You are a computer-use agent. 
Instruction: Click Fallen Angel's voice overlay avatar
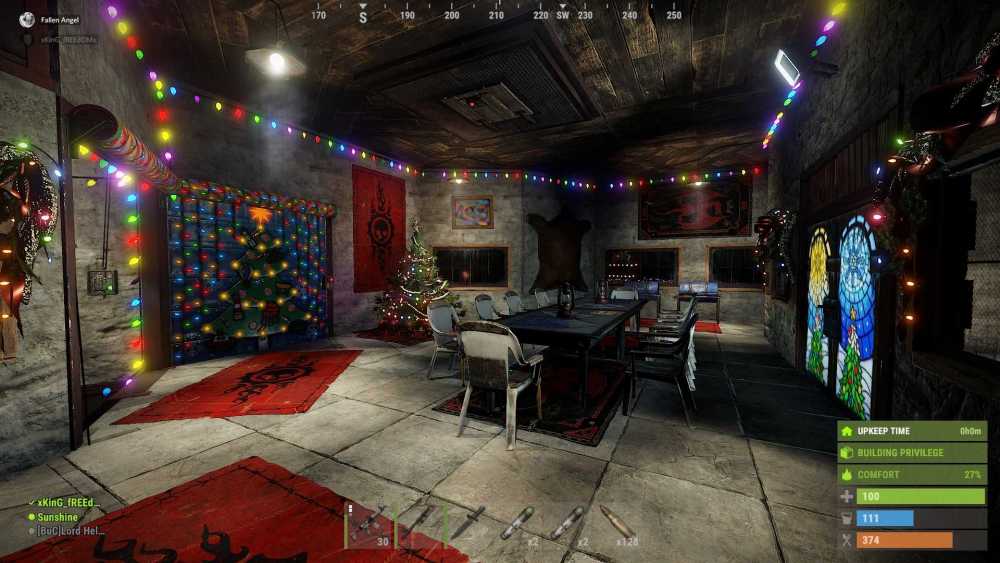coord(28,19)
